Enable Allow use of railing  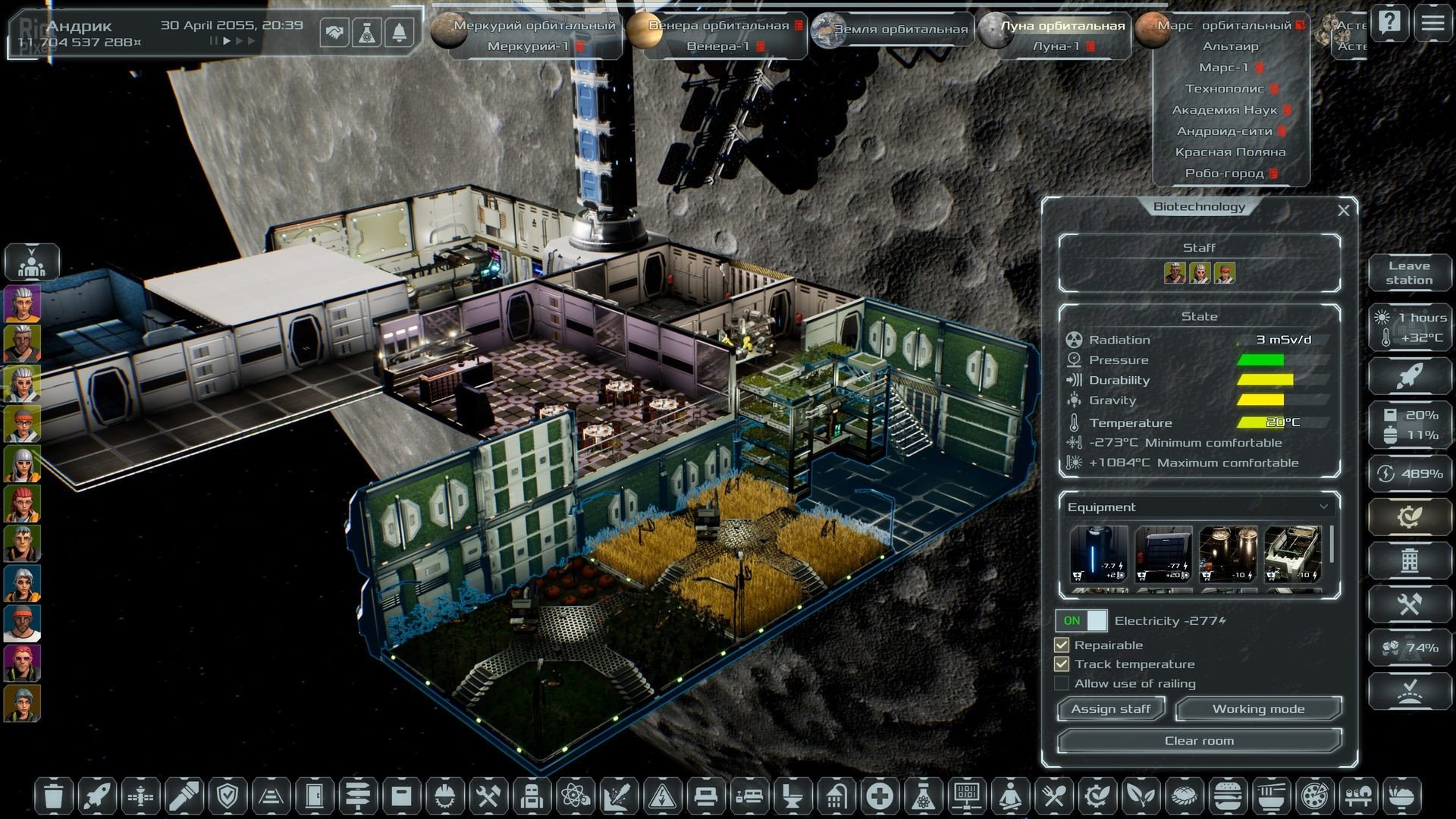coord(1062,684)
